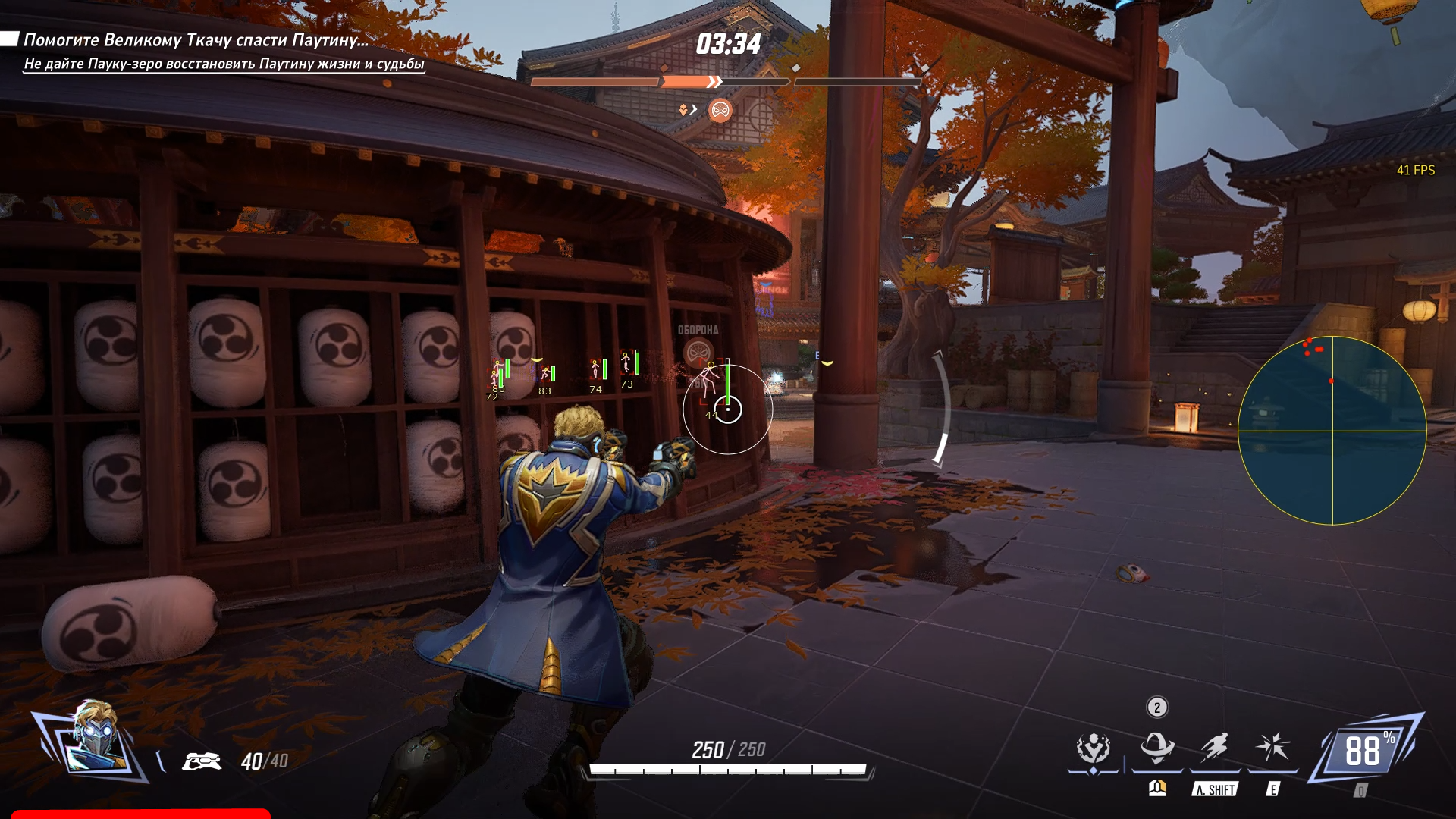Click the 41 FPS counter display
This screenshot has height=819, width=1456.
point(1416,171)
